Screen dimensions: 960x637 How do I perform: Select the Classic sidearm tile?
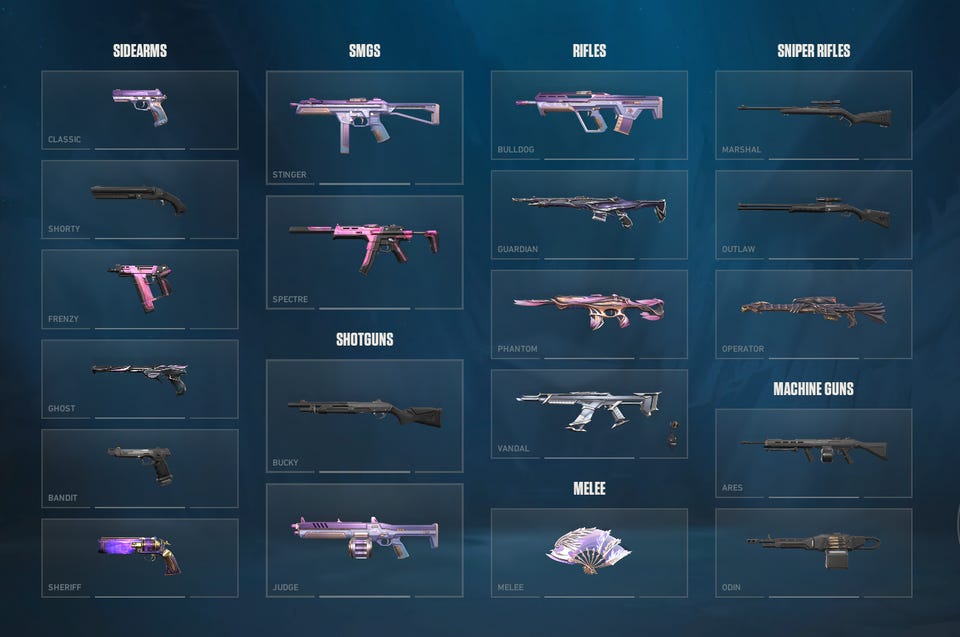(140, 109)
